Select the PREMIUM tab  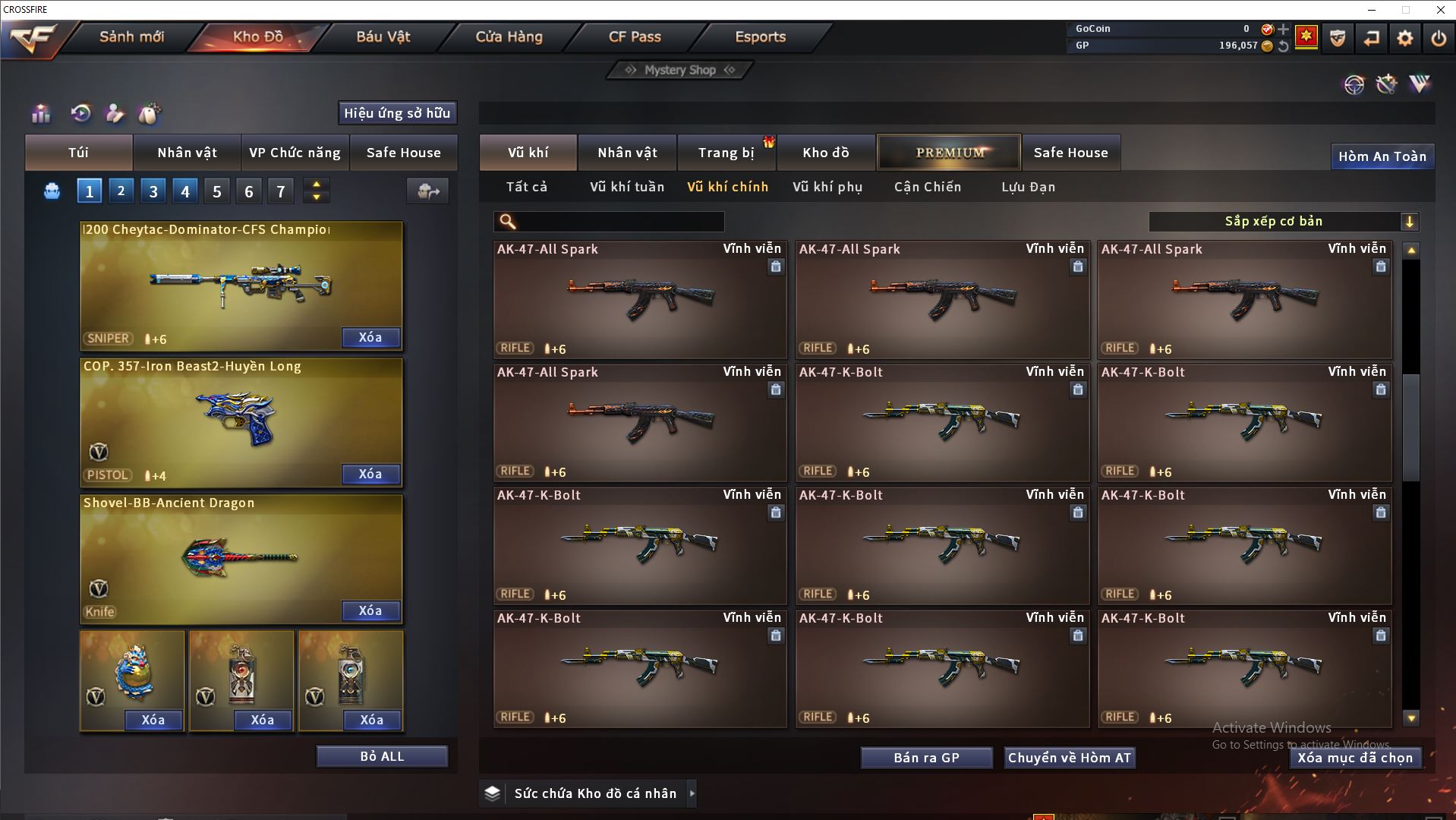pos(949,153)
